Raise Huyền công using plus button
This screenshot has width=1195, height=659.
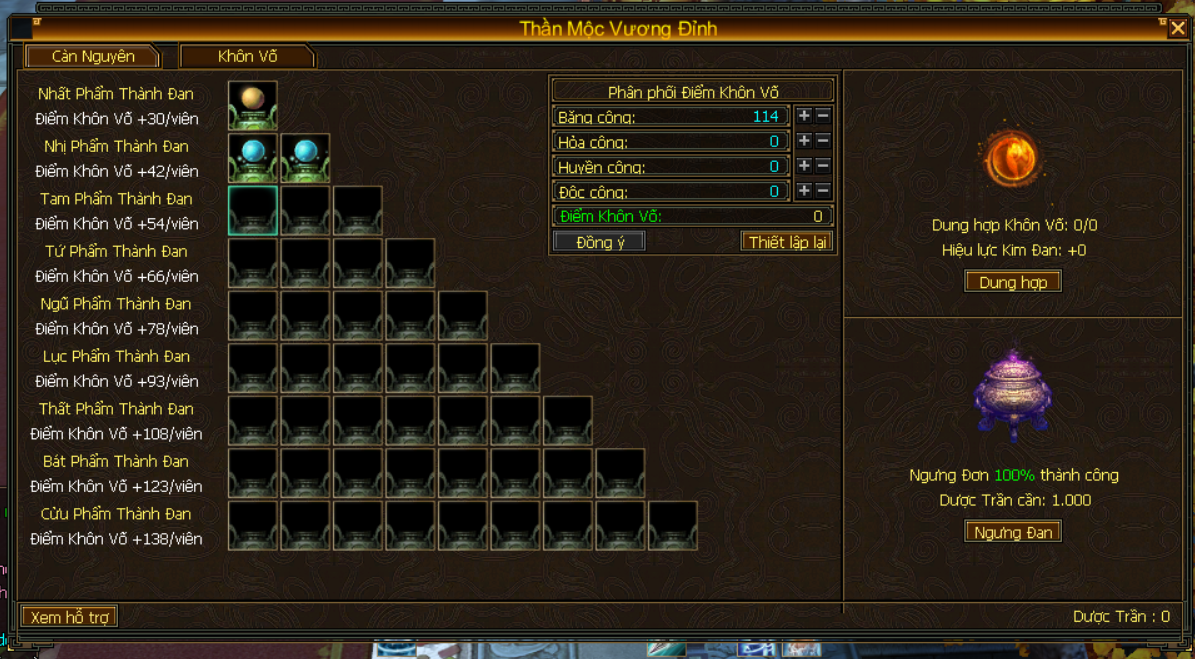[804, 166]
